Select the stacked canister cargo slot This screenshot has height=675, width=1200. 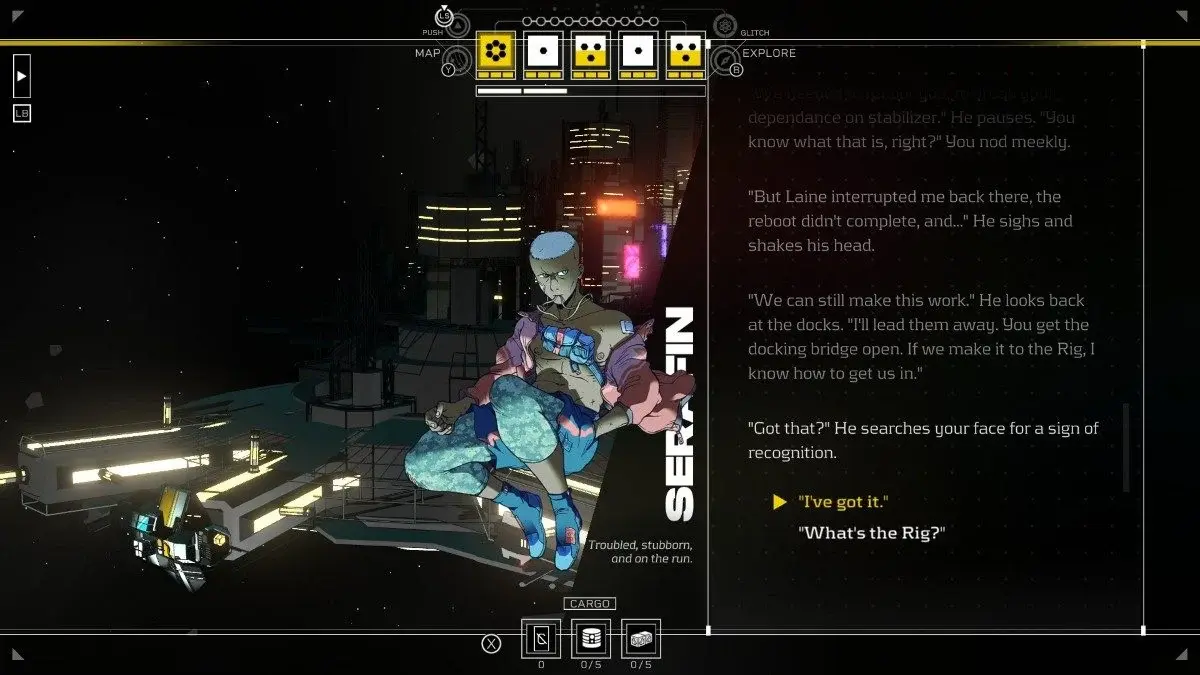[x=591, y=638]
